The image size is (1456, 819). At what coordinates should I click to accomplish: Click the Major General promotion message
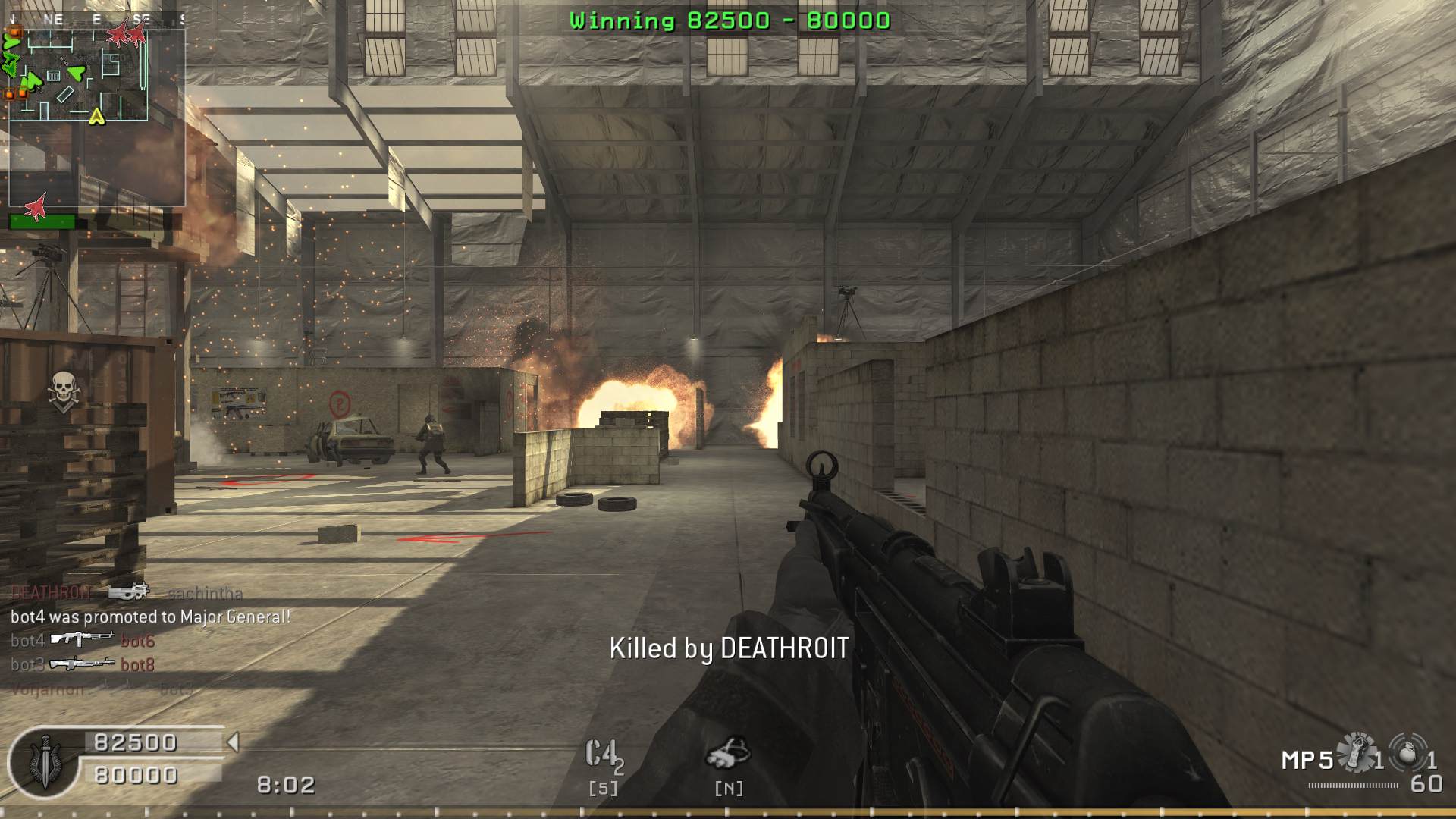point(150,617)
